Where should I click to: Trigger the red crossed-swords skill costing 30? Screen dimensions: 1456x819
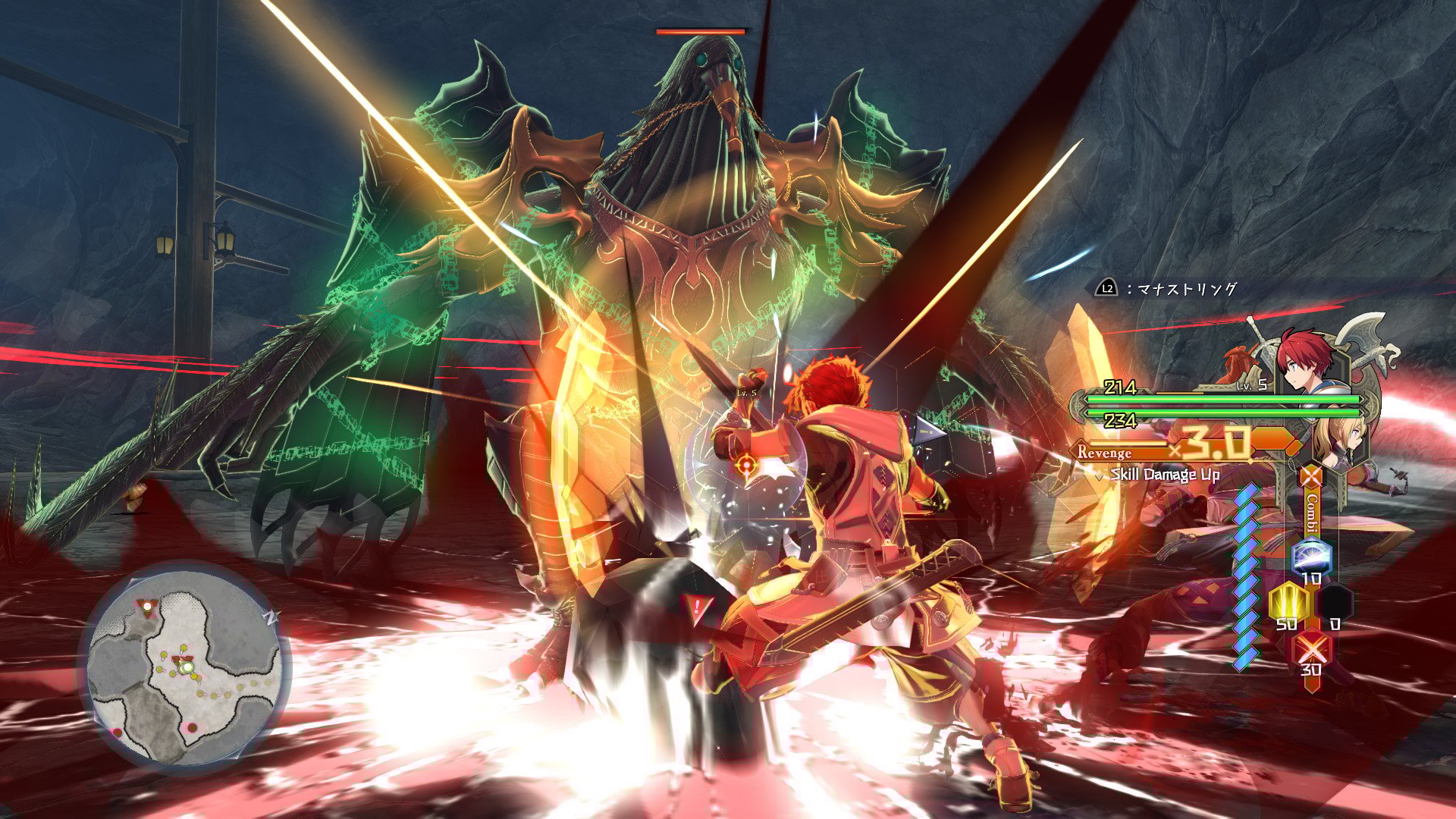1311,648
